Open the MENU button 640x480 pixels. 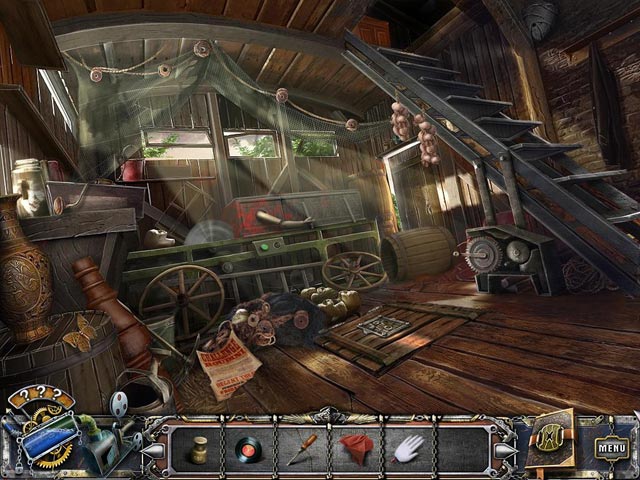[x=611, y=447]
